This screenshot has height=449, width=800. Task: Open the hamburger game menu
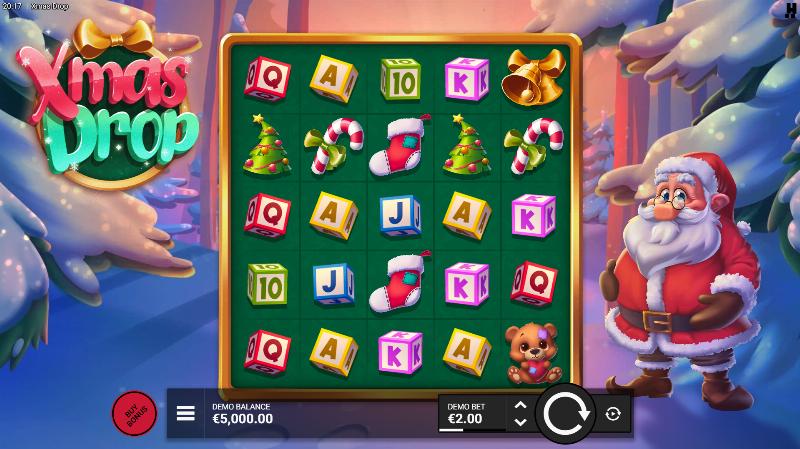[x=185, y=413]
